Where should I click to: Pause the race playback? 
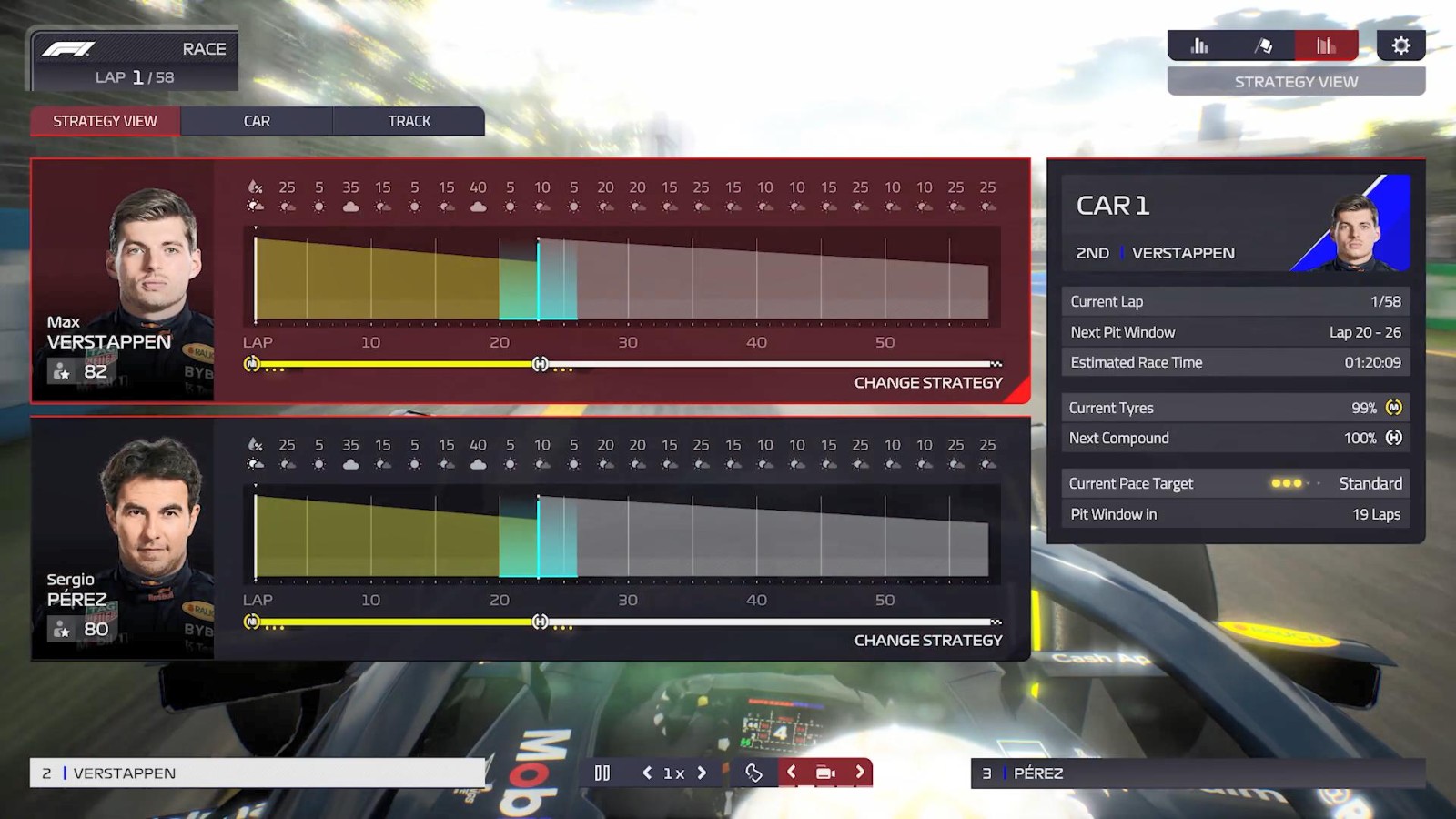(602, 772)
